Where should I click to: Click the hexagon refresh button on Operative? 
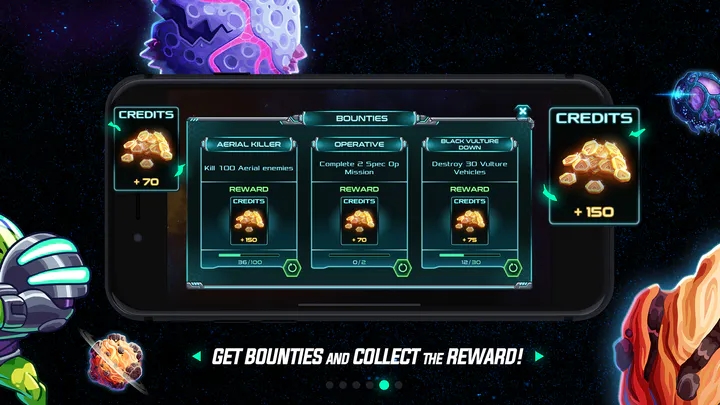pos(402,267)
